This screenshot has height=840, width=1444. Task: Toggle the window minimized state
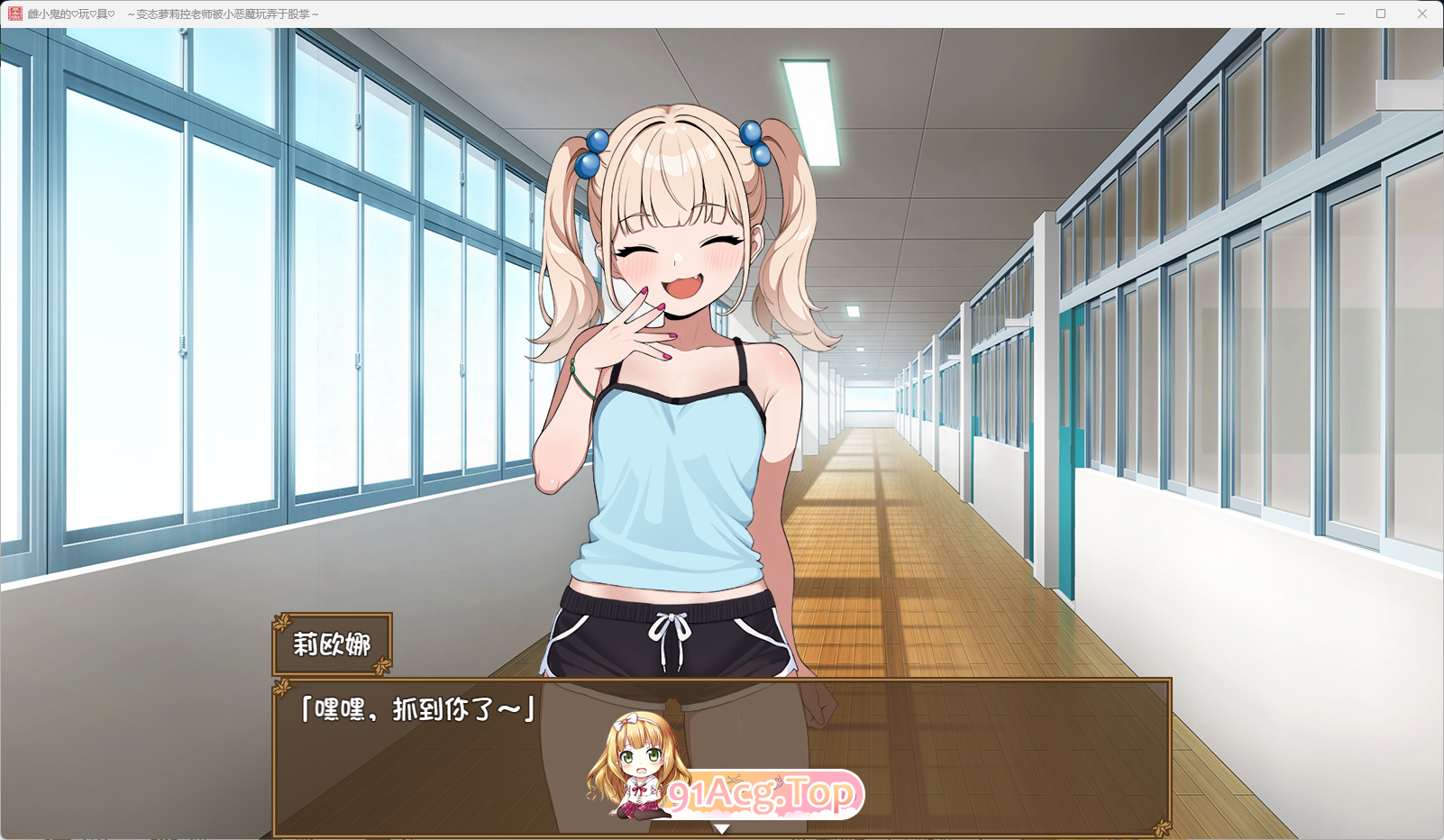pos(1340,14)
